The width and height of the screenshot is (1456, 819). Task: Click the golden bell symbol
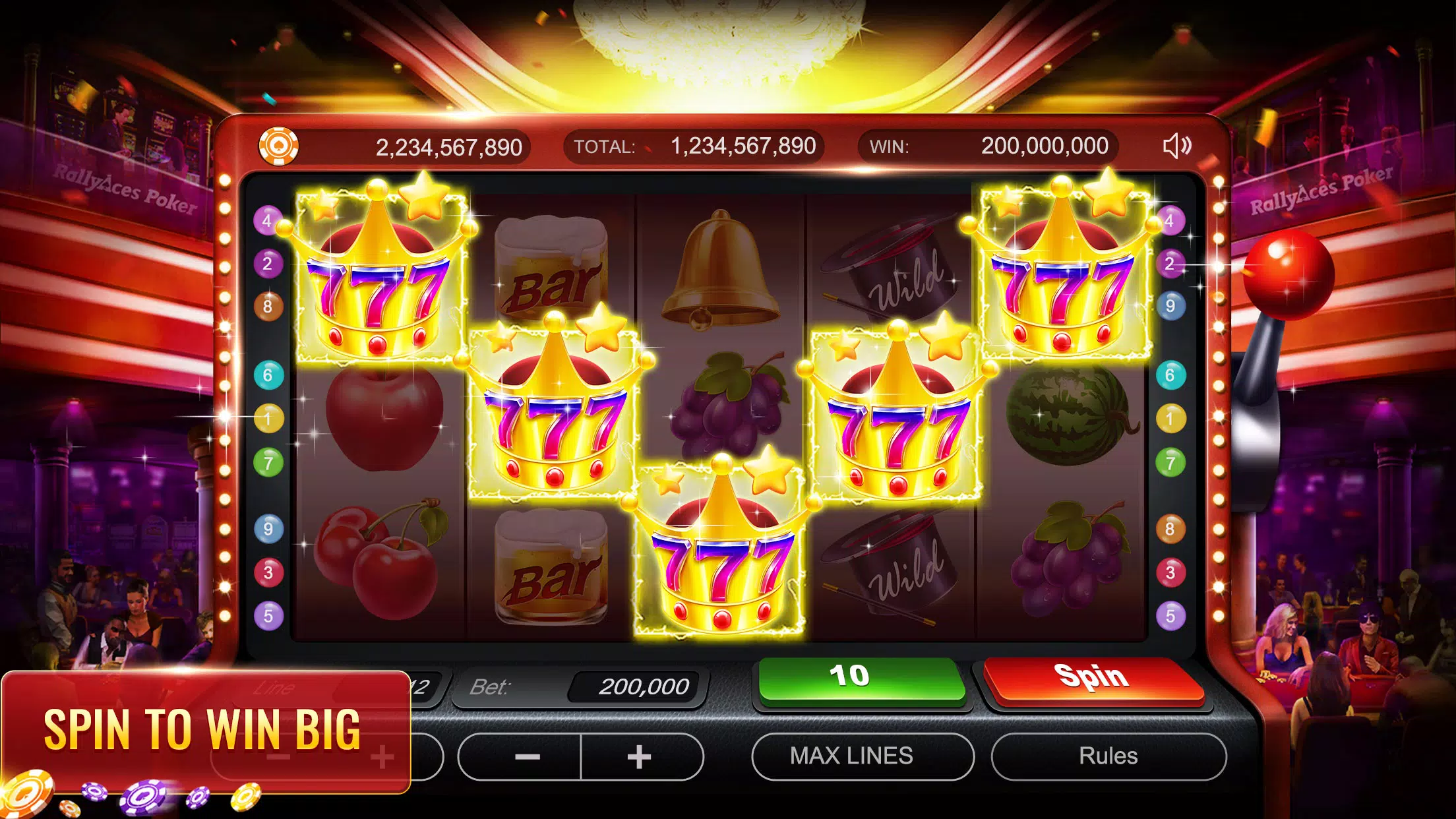pos(721,270)
